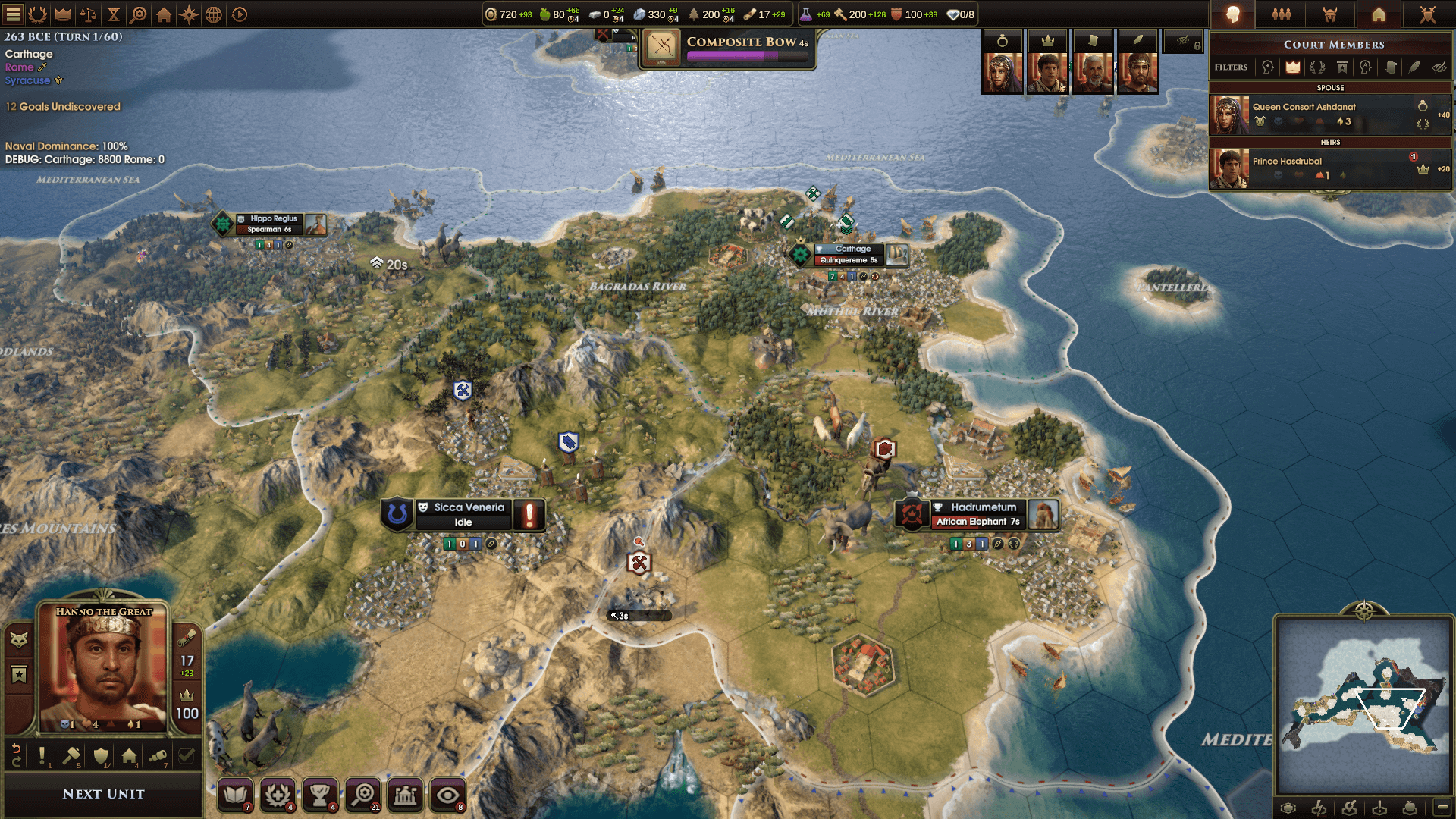Switch to the court head-profile tab
This screenshot has height=819, width=1456.
click(x=1233, y=14)
